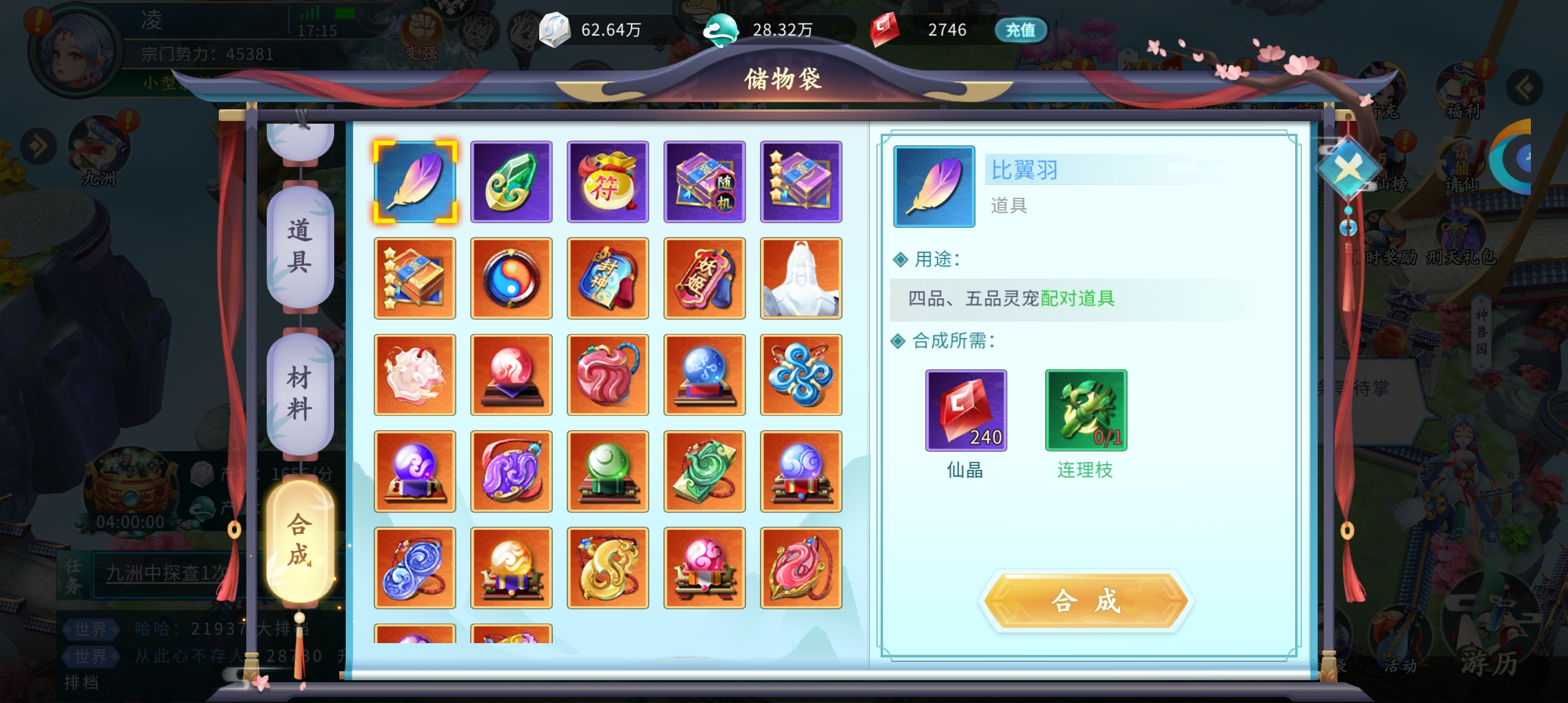Pick the blue knot ornament item

click(801, 375)
